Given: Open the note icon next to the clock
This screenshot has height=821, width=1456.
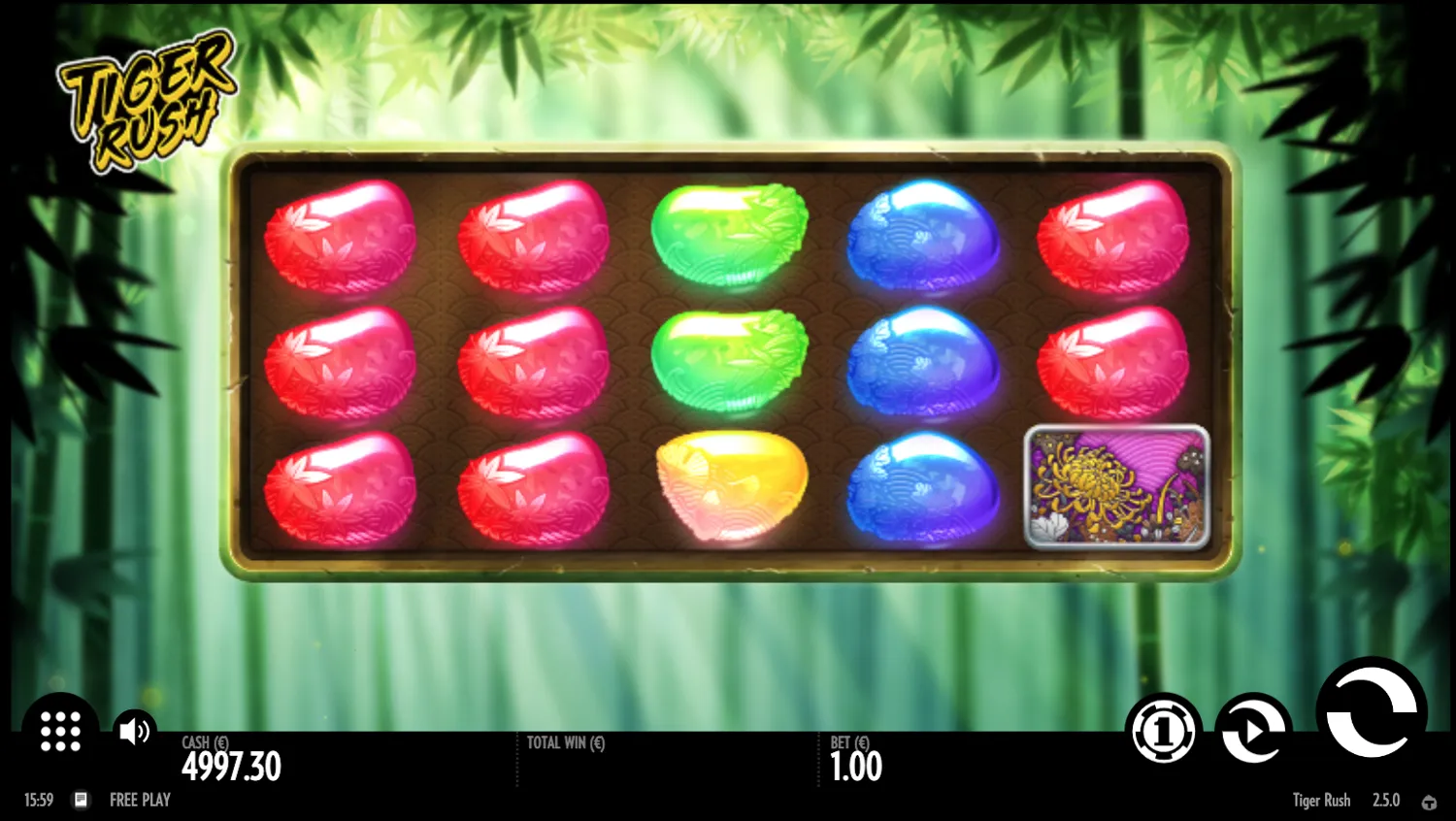Looking at the screenshot, I should (81, 800).
